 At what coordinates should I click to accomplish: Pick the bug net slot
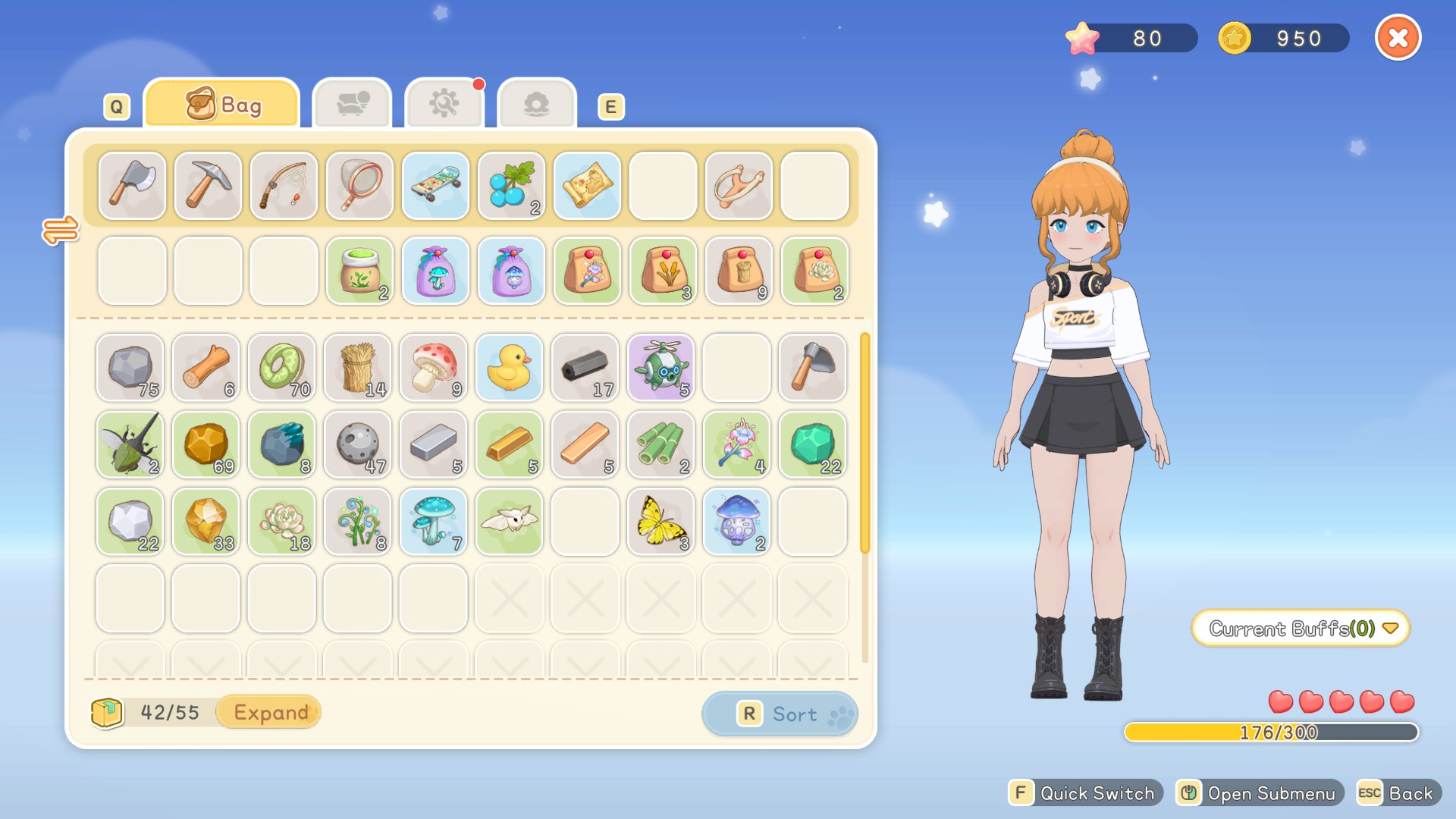359,186
